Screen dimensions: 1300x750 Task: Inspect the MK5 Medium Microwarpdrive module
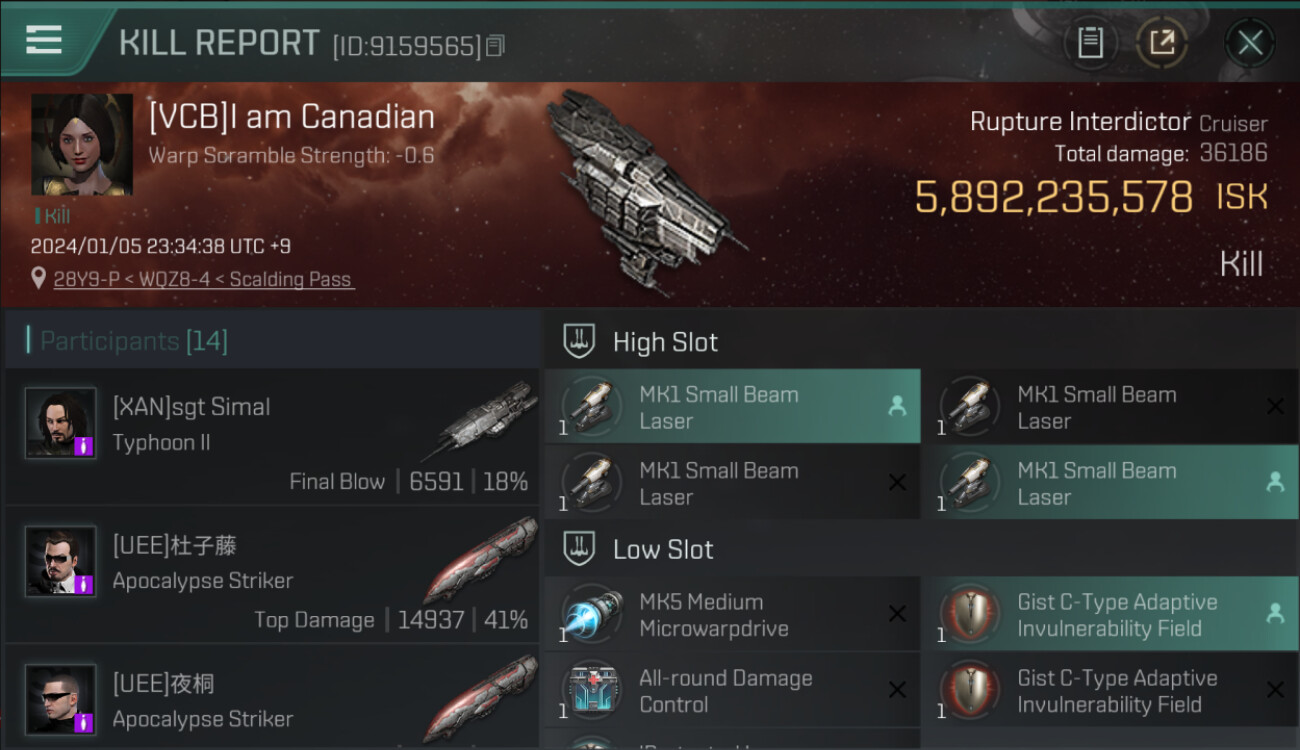click(731, 615)
